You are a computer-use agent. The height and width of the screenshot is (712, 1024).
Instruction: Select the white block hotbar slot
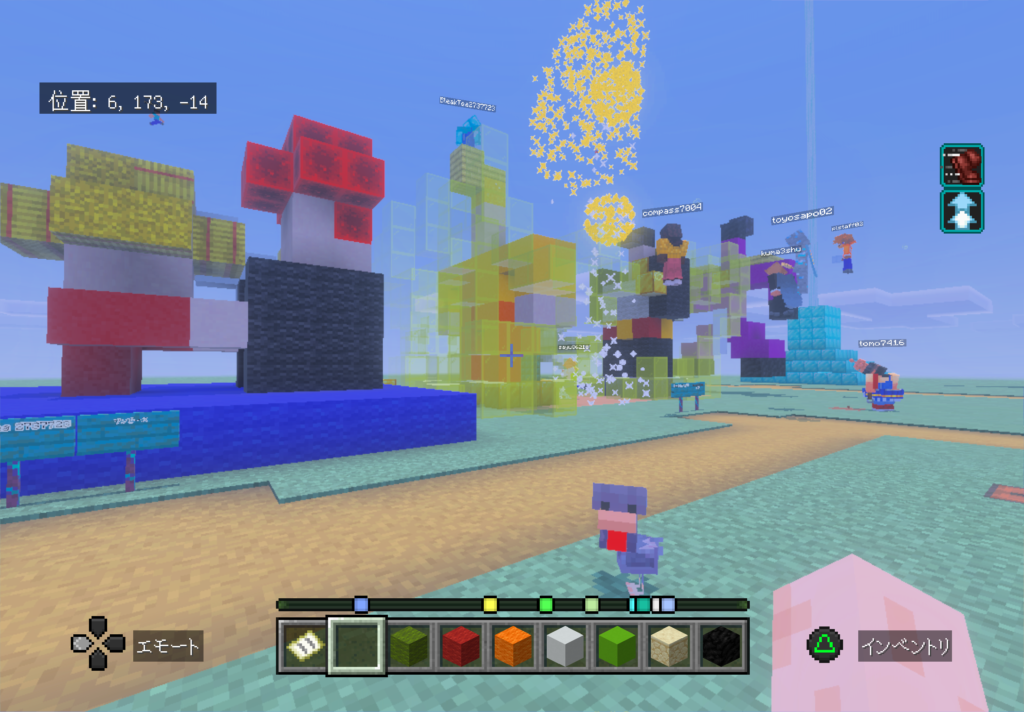pyautogui.click(x=565, y=647)
